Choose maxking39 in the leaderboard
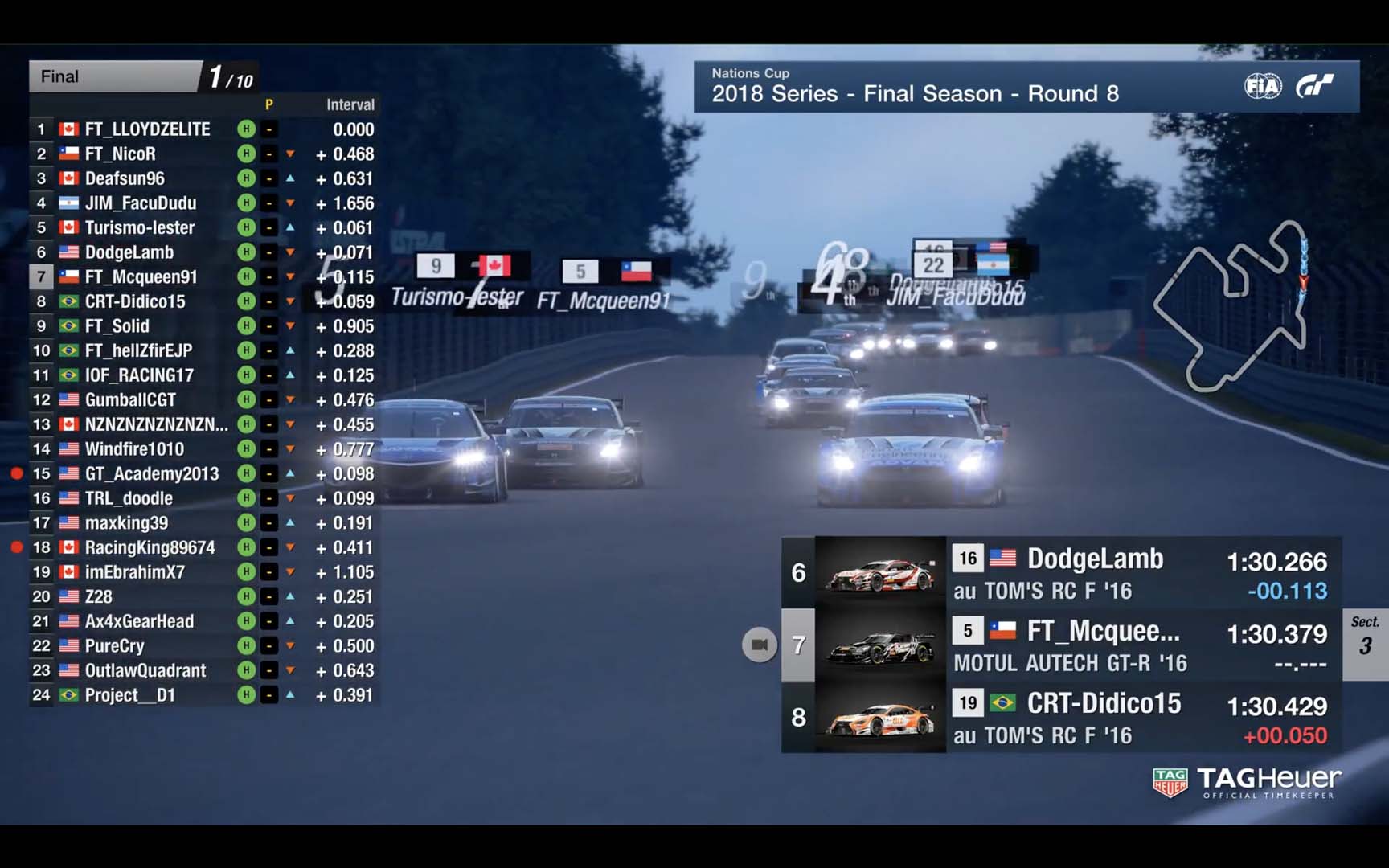 pyautogui.click(x=127, y=523)
